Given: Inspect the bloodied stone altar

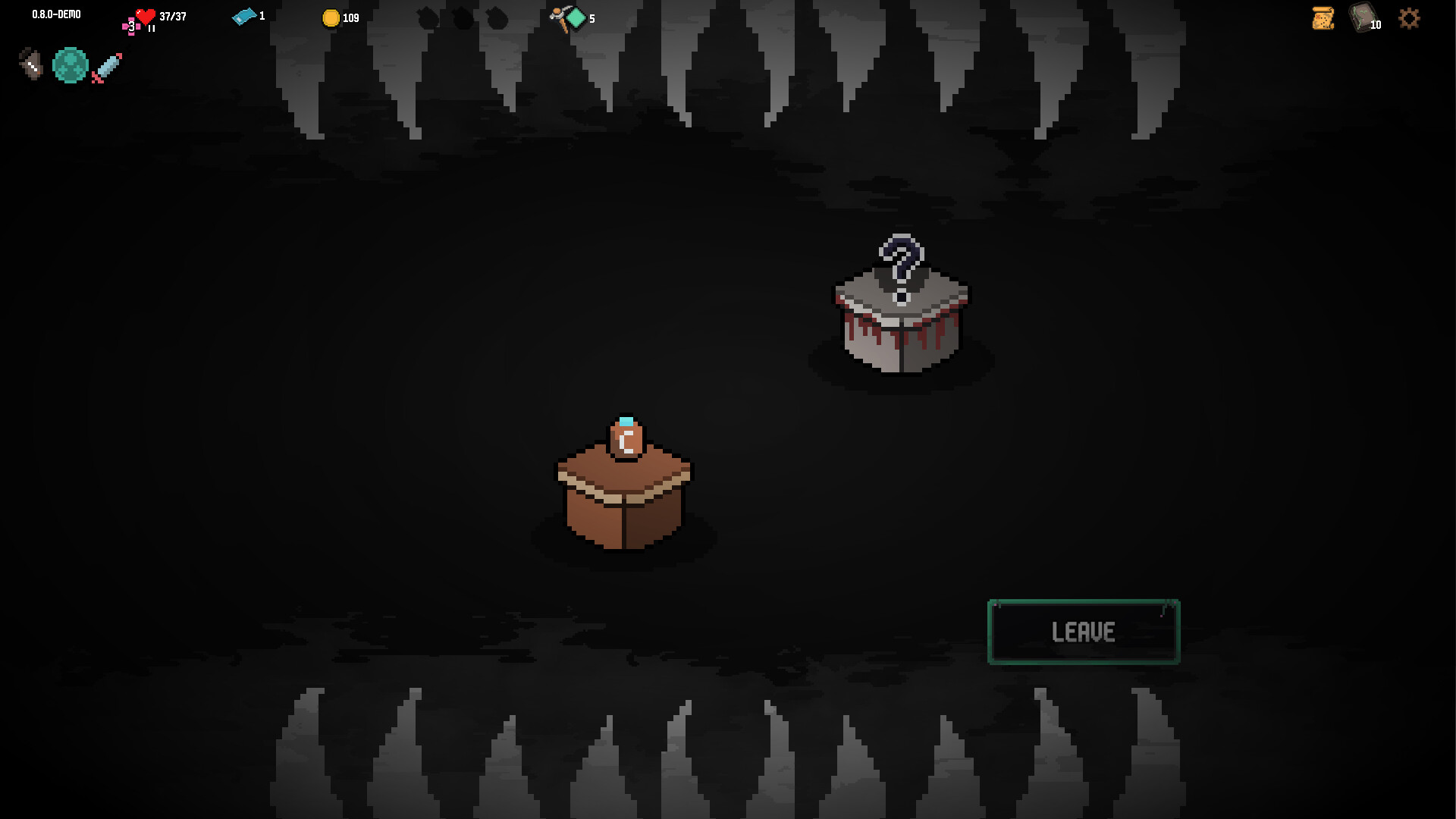Looking at the screenshot, I should click(x=901, y=334).
